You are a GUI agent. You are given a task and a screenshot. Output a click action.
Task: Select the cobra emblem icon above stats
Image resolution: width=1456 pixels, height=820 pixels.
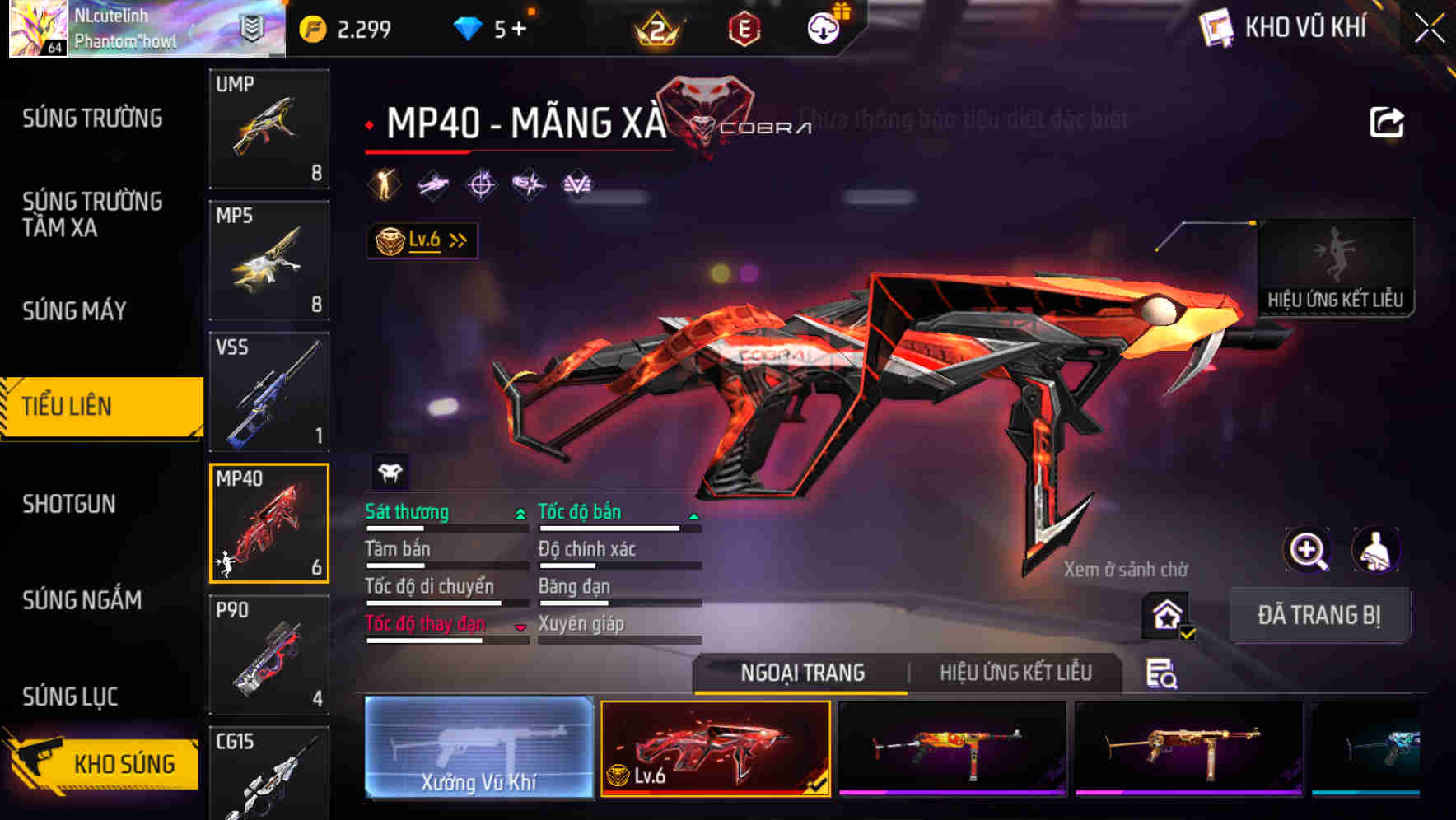[x=390, y=473]
